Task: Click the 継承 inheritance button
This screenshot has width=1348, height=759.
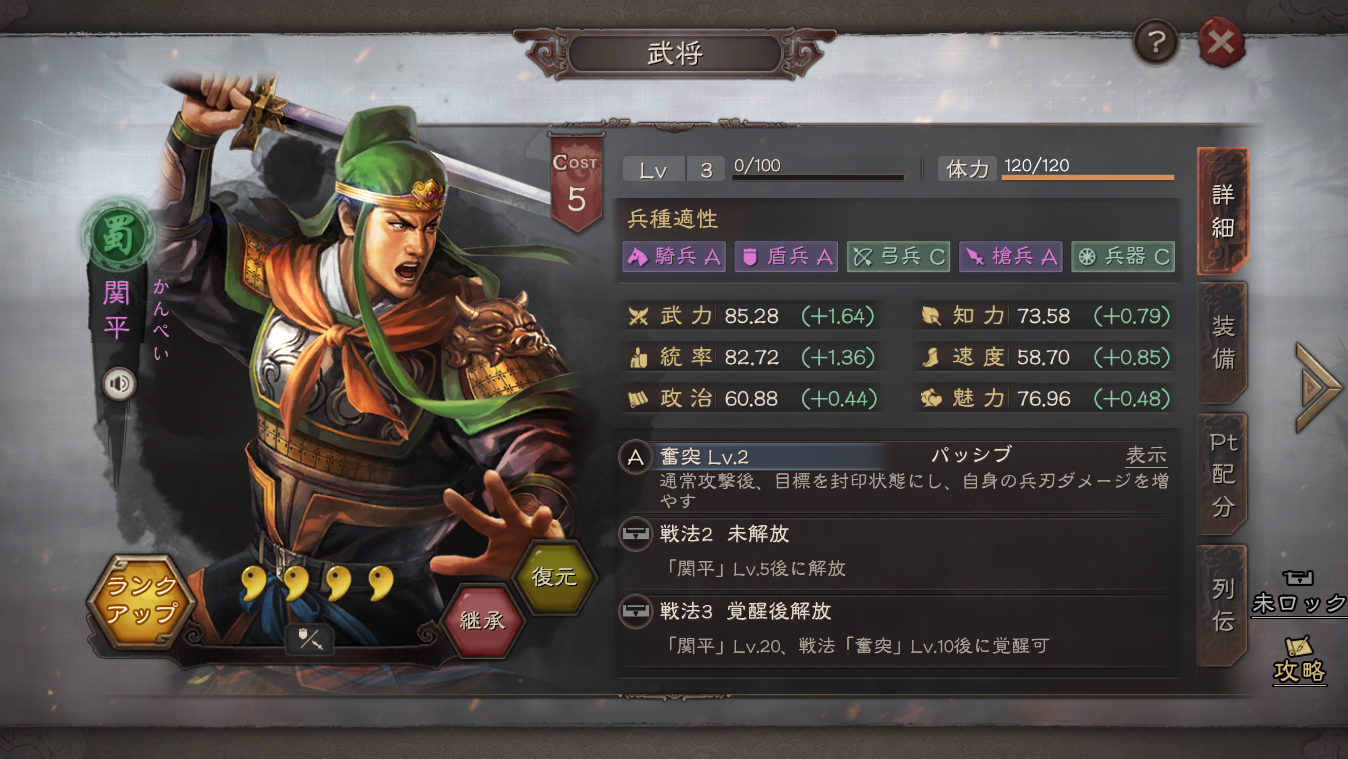Action: tap(483, 622)
